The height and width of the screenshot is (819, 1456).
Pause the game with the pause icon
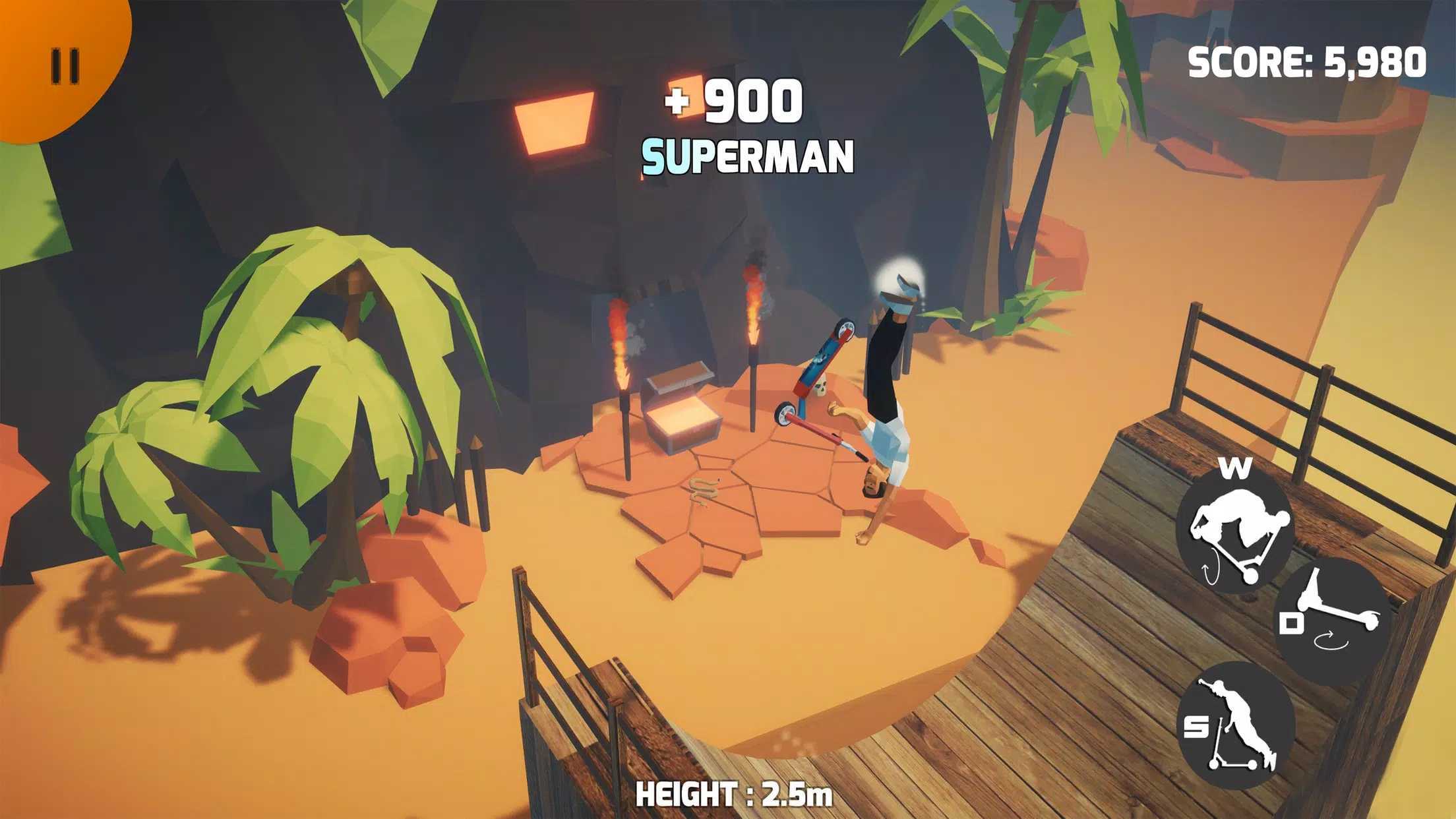(66, 66)
